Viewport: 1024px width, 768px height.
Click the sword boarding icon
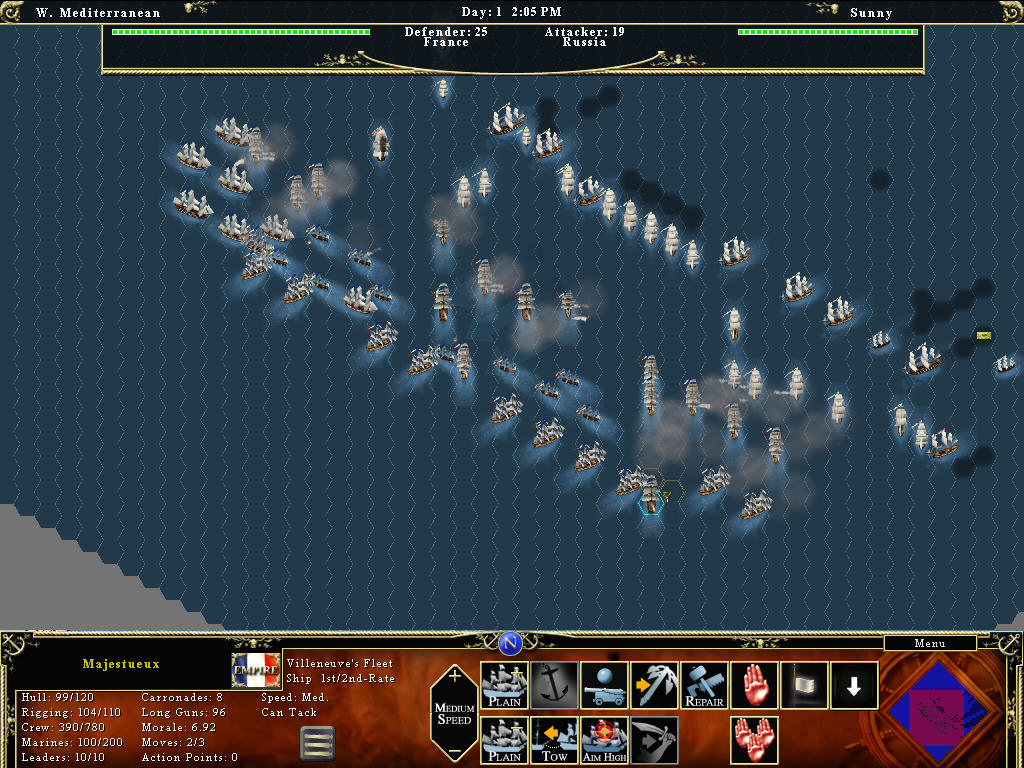point(655,740)
